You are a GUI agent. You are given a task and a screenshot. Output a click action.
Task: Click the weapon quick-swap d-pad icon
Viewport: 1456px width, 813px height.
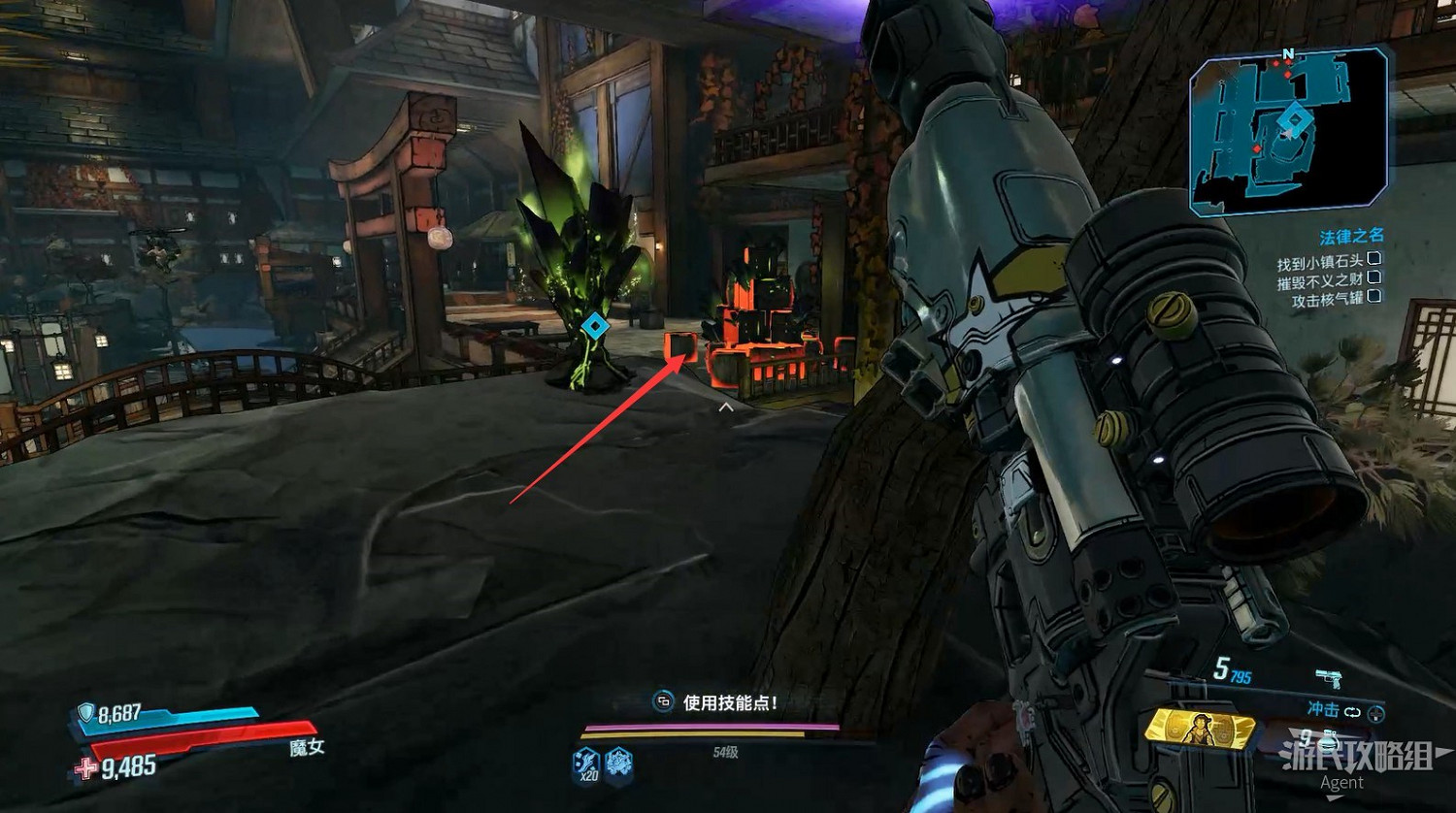pos(1375,713)
